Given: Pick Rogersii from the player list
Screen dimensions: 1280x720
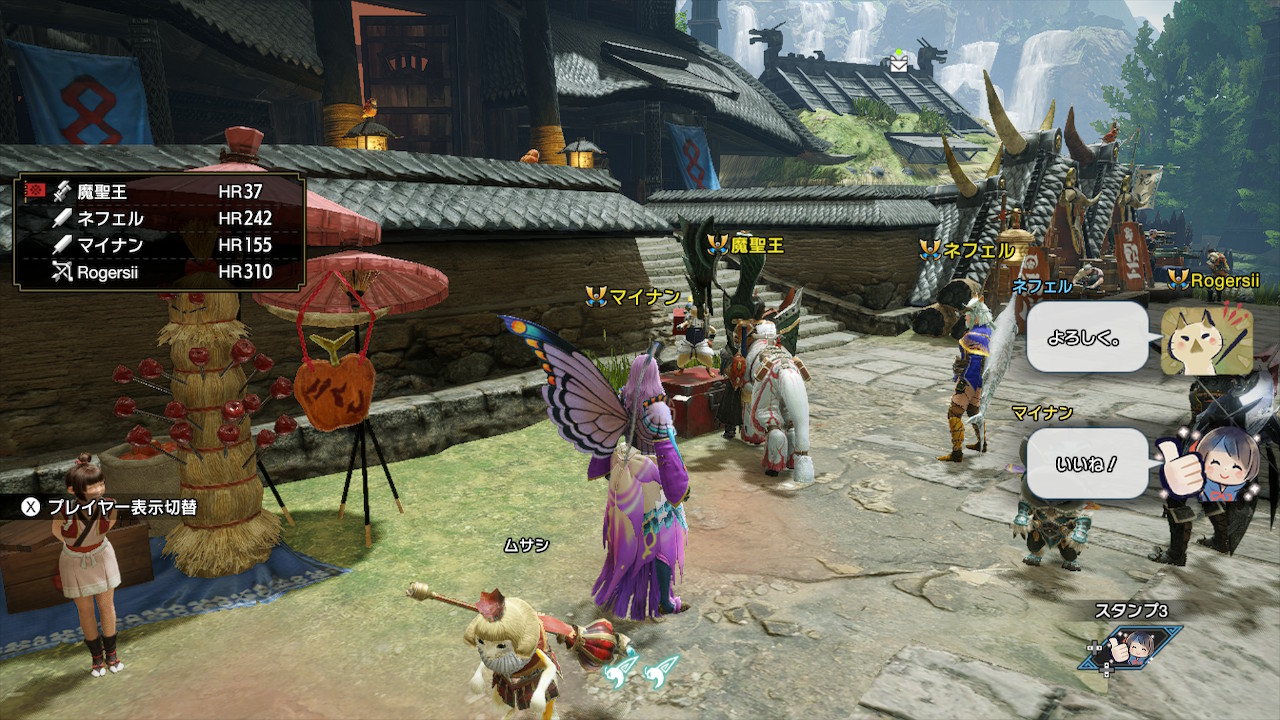Looking at the screenshot, I should tap(160, 271).
